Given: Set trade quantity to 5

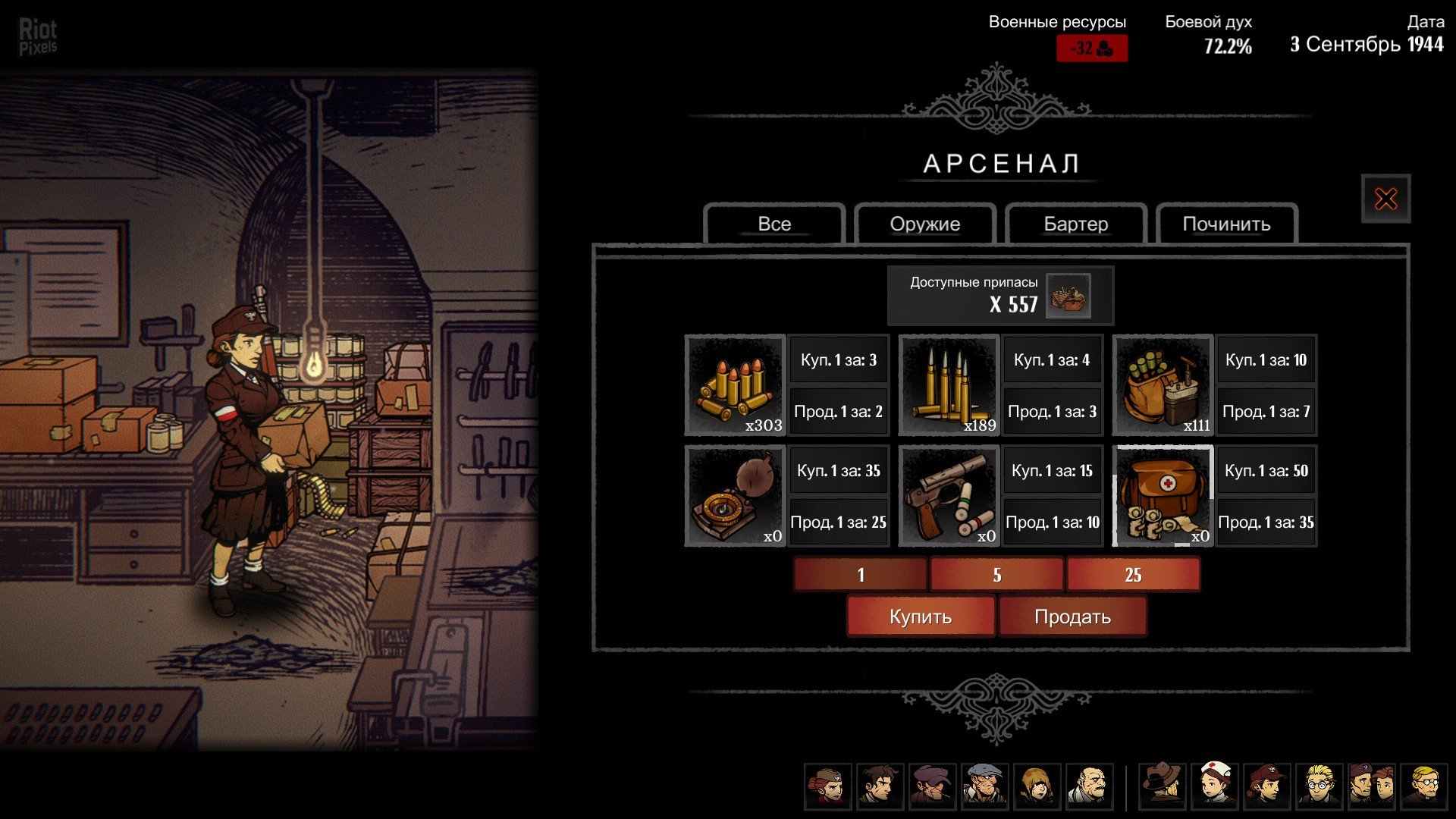Looking at the screenshot, I should [996, 575].
